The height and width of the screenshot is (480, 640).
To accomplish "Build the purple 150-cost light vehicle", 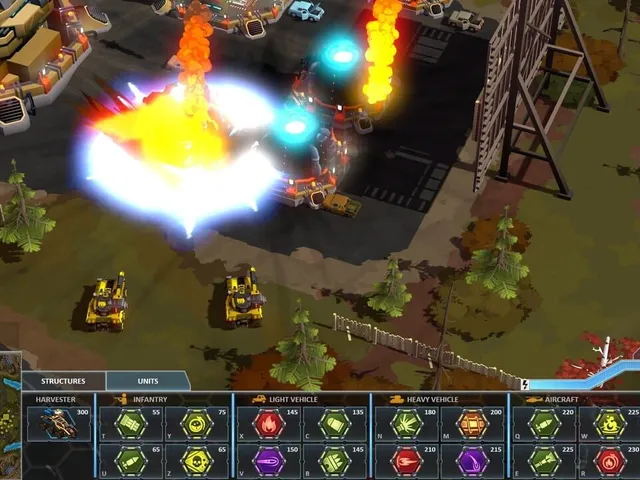I will click(x=270, y=461).
